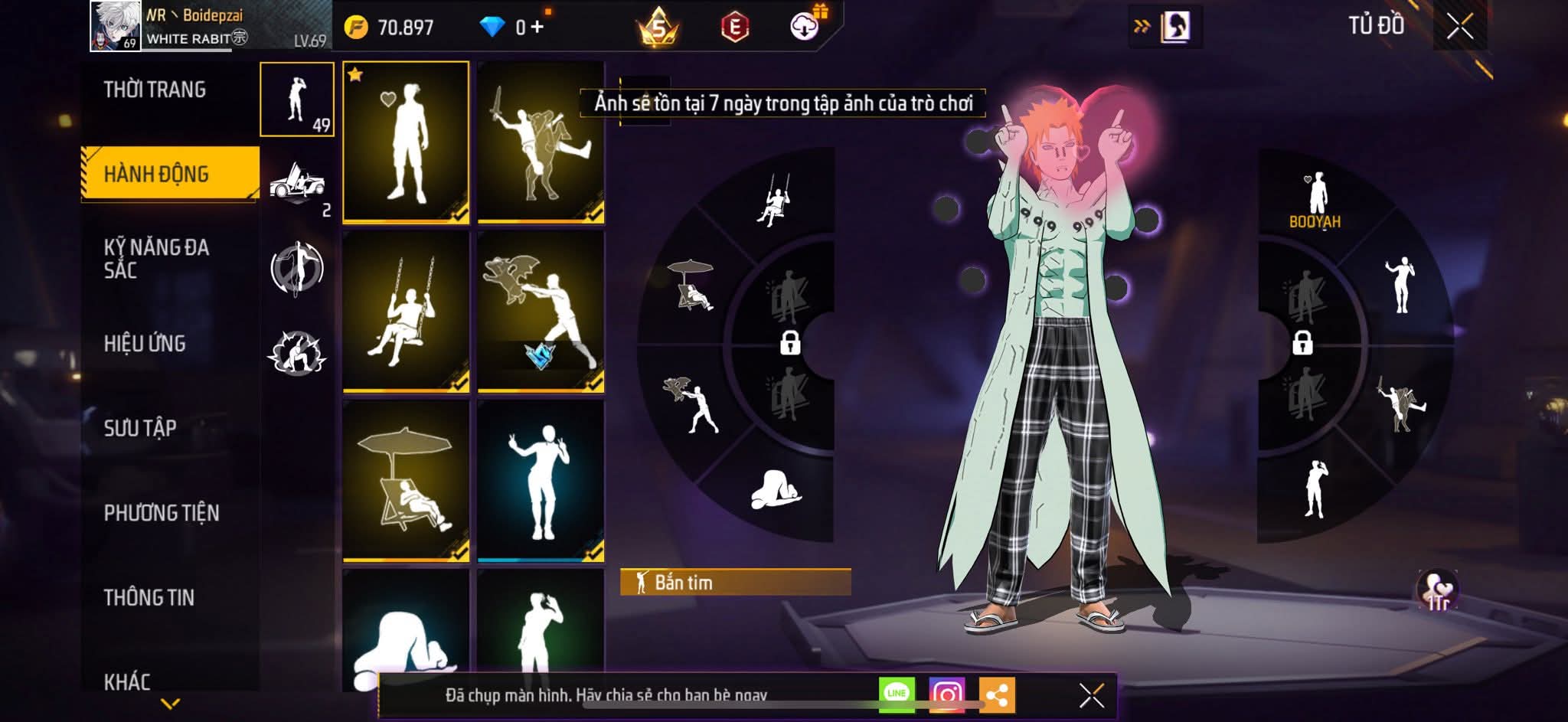Go to the HIỆU ỨNG category

pyautogui.click(x=145, y=343)
